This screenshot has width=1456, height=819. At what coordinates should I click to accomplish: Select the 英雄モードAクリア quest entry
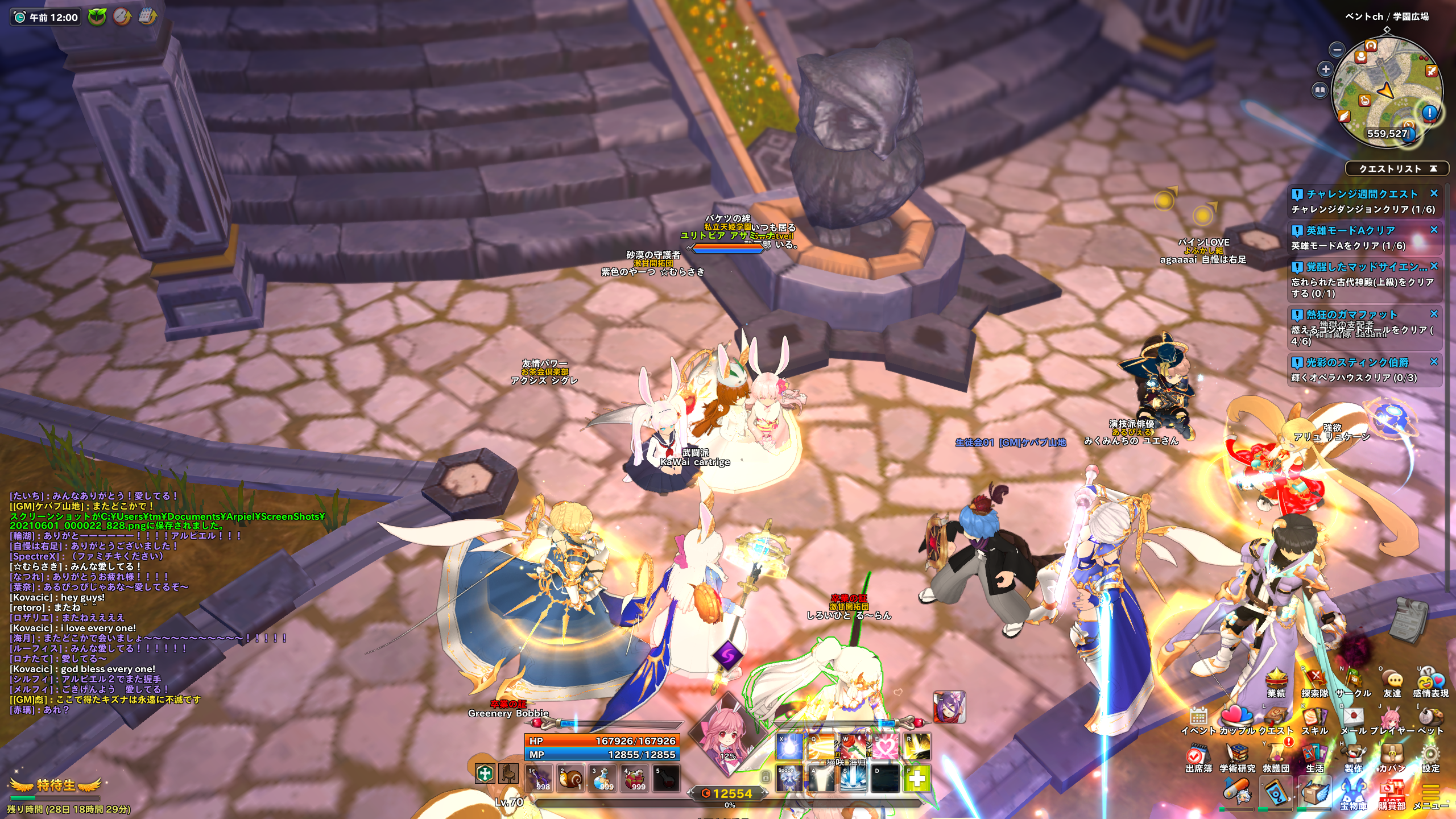click(1351, 230)
